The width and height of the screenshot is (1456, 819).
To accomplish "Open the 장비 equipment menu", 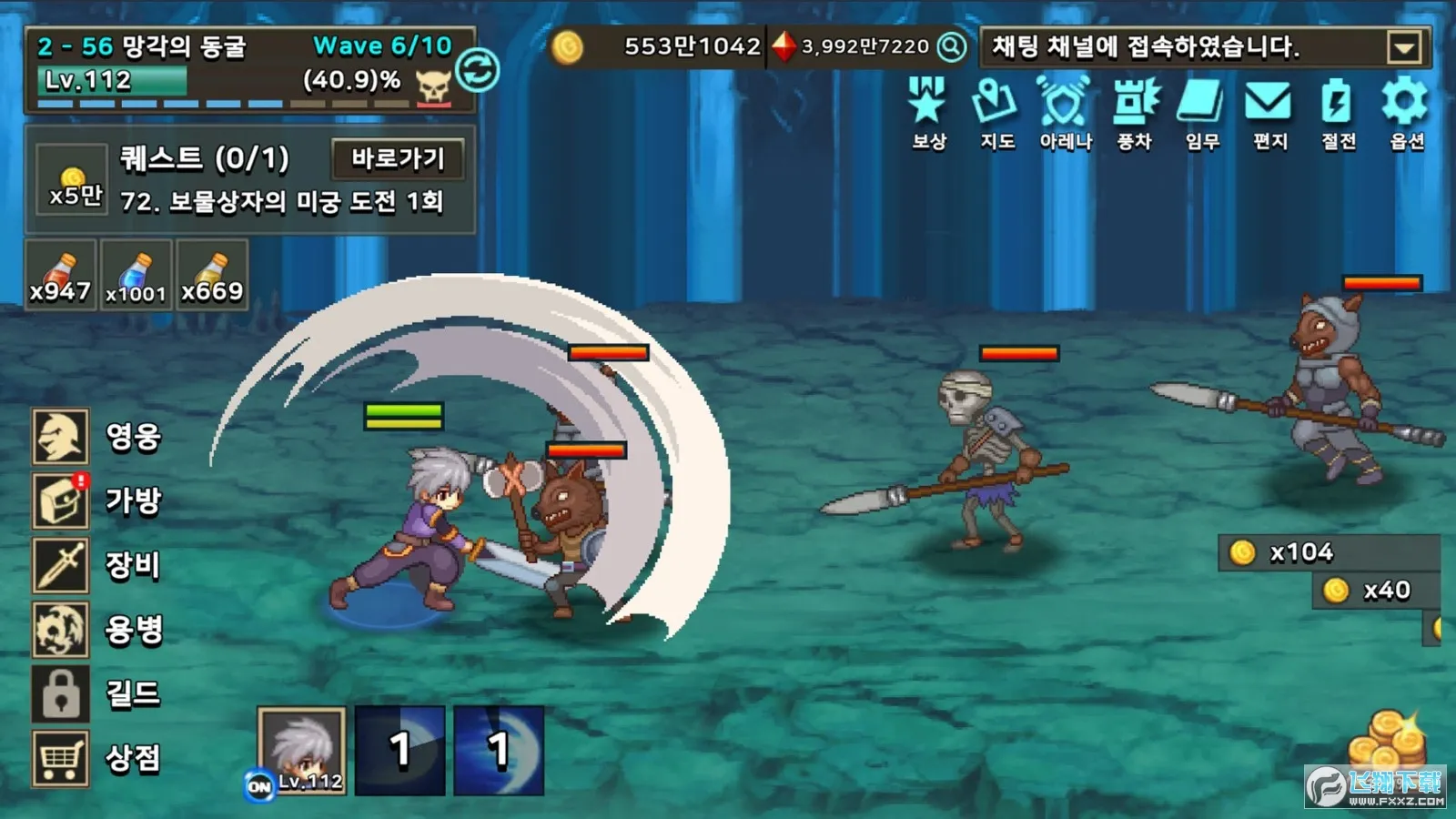I will point(62,565).
